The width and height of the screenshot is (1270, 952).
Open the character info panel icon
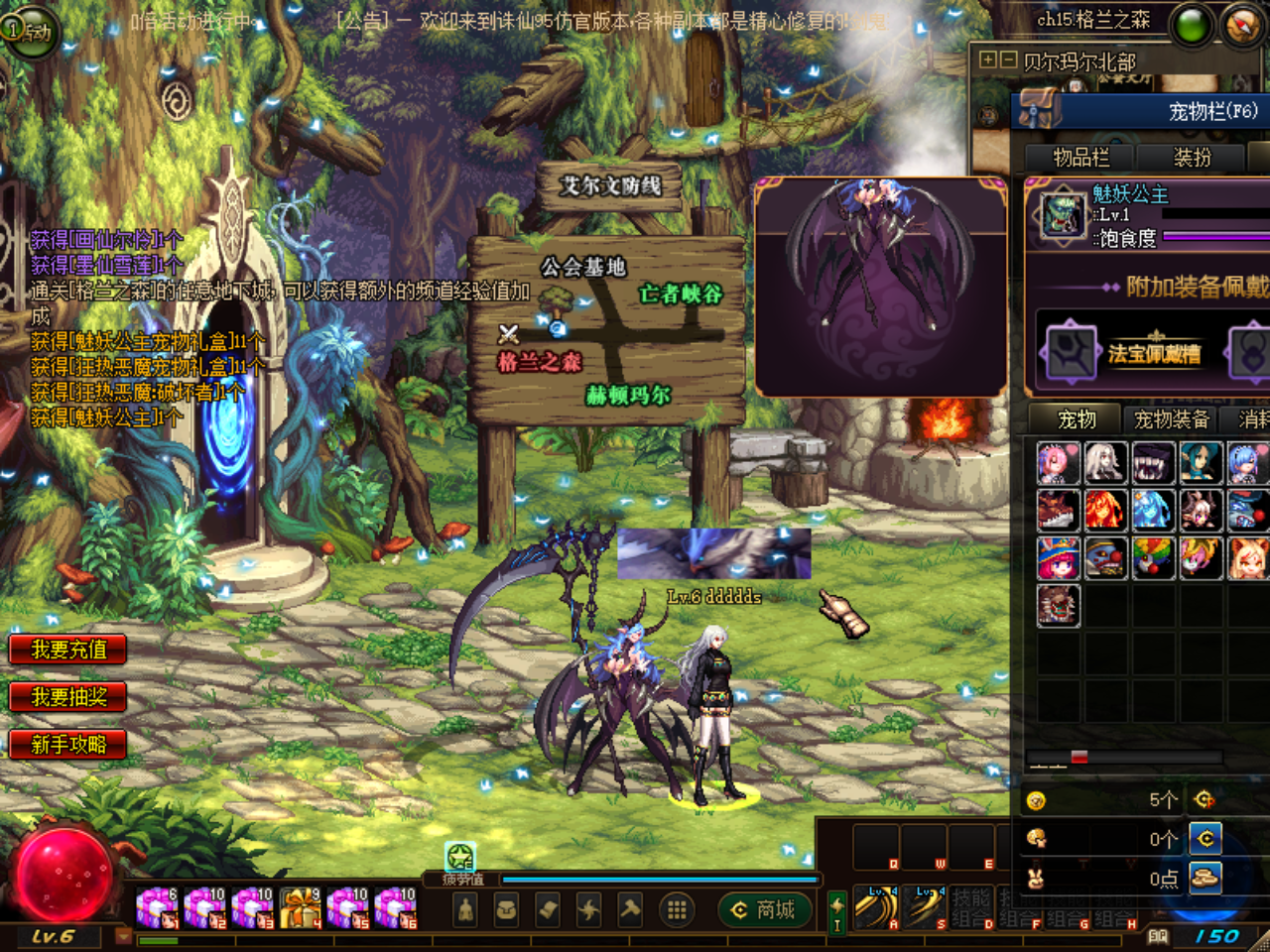coord(466,907)
